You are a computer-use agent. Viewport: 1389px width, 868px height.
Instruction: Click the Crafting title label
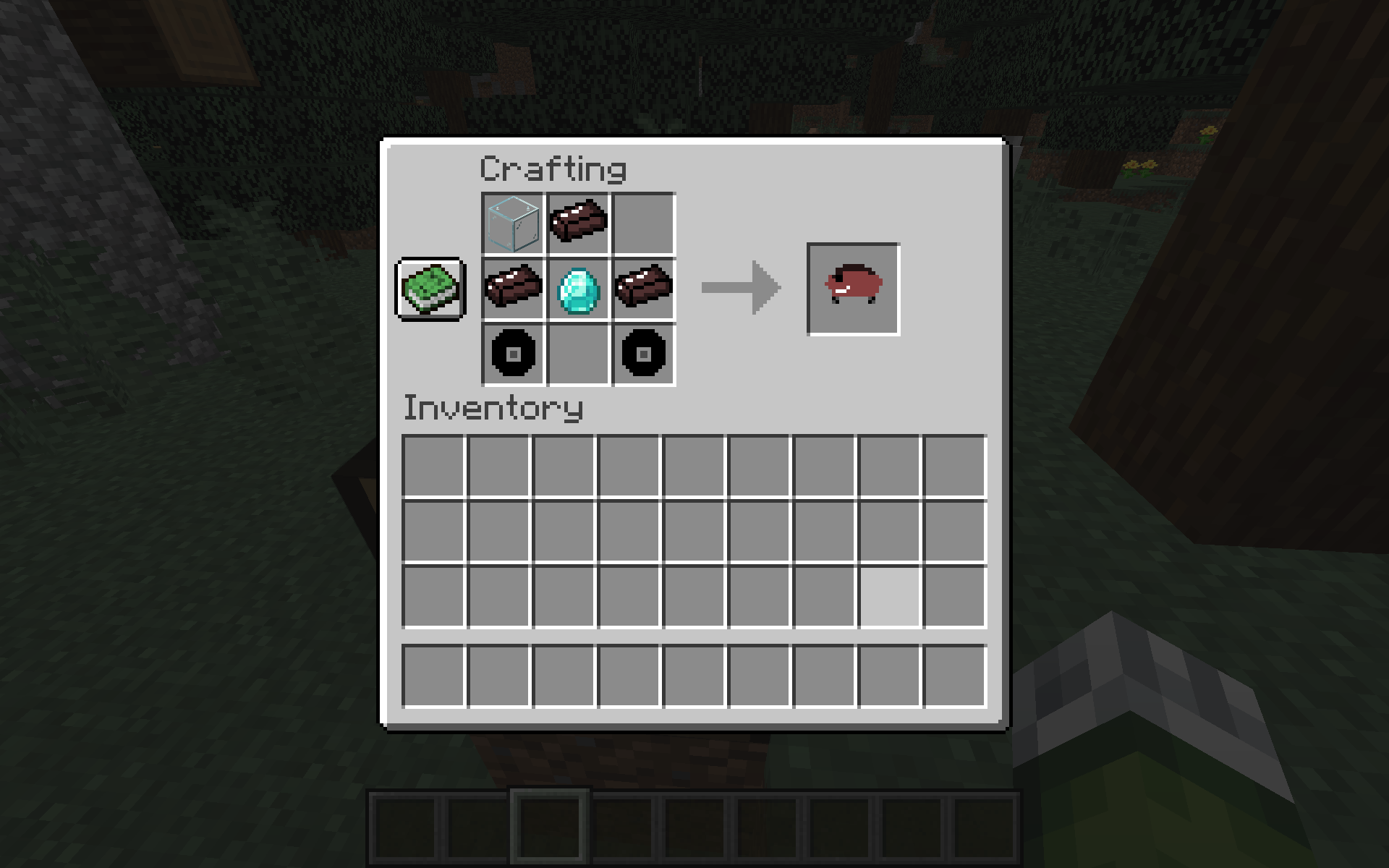coord(553,169)
